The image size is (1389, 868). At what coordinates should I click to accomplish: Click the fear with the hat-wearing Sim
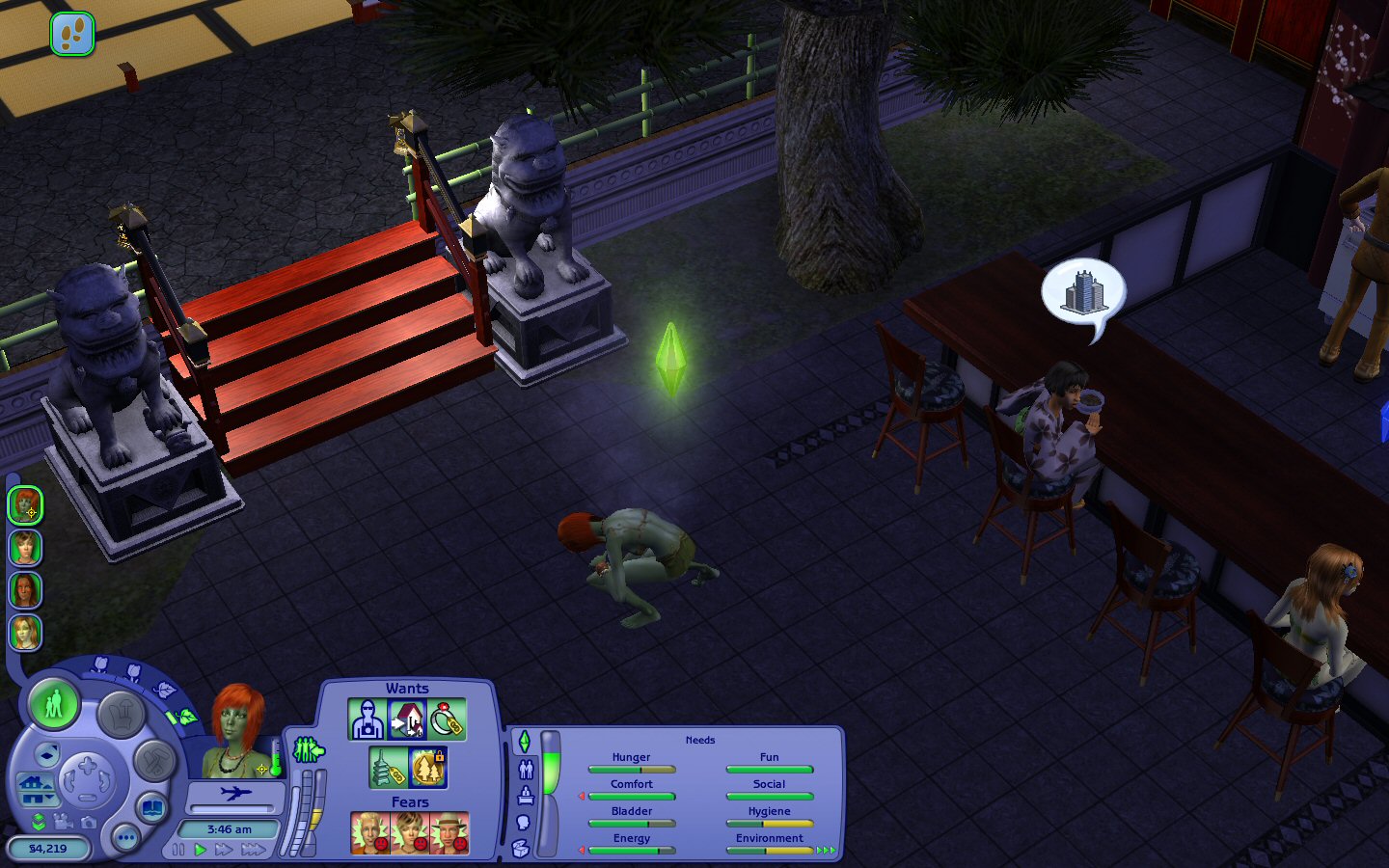point(449,833)
